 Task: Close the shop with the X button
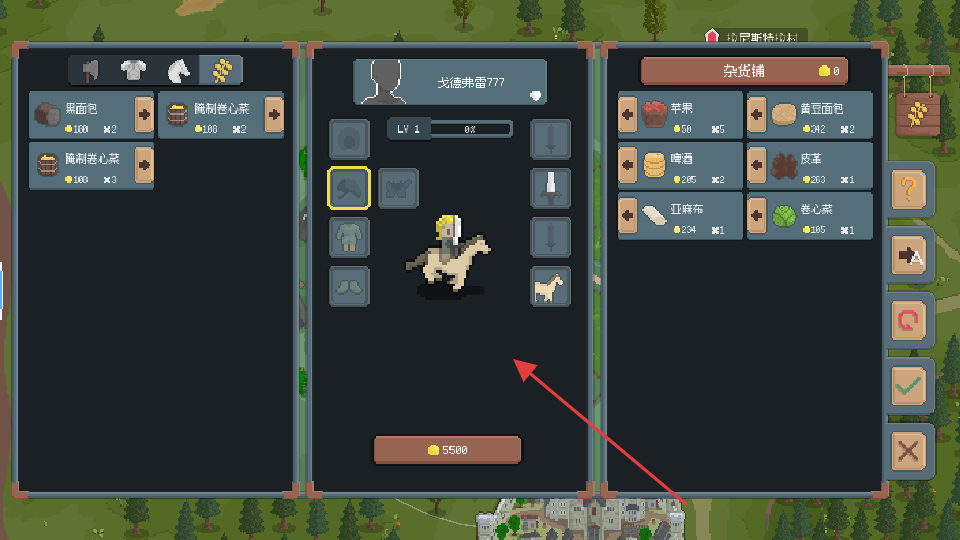coord(909,450)
